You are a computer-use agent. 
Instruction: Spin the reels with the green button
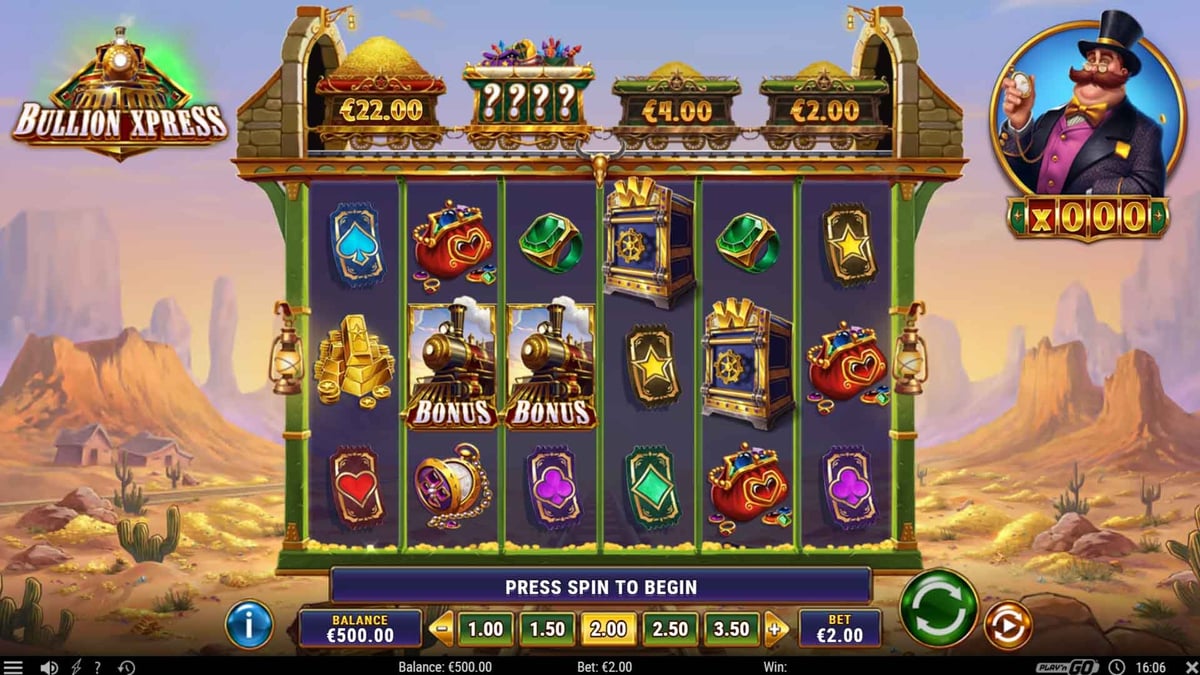939,609
